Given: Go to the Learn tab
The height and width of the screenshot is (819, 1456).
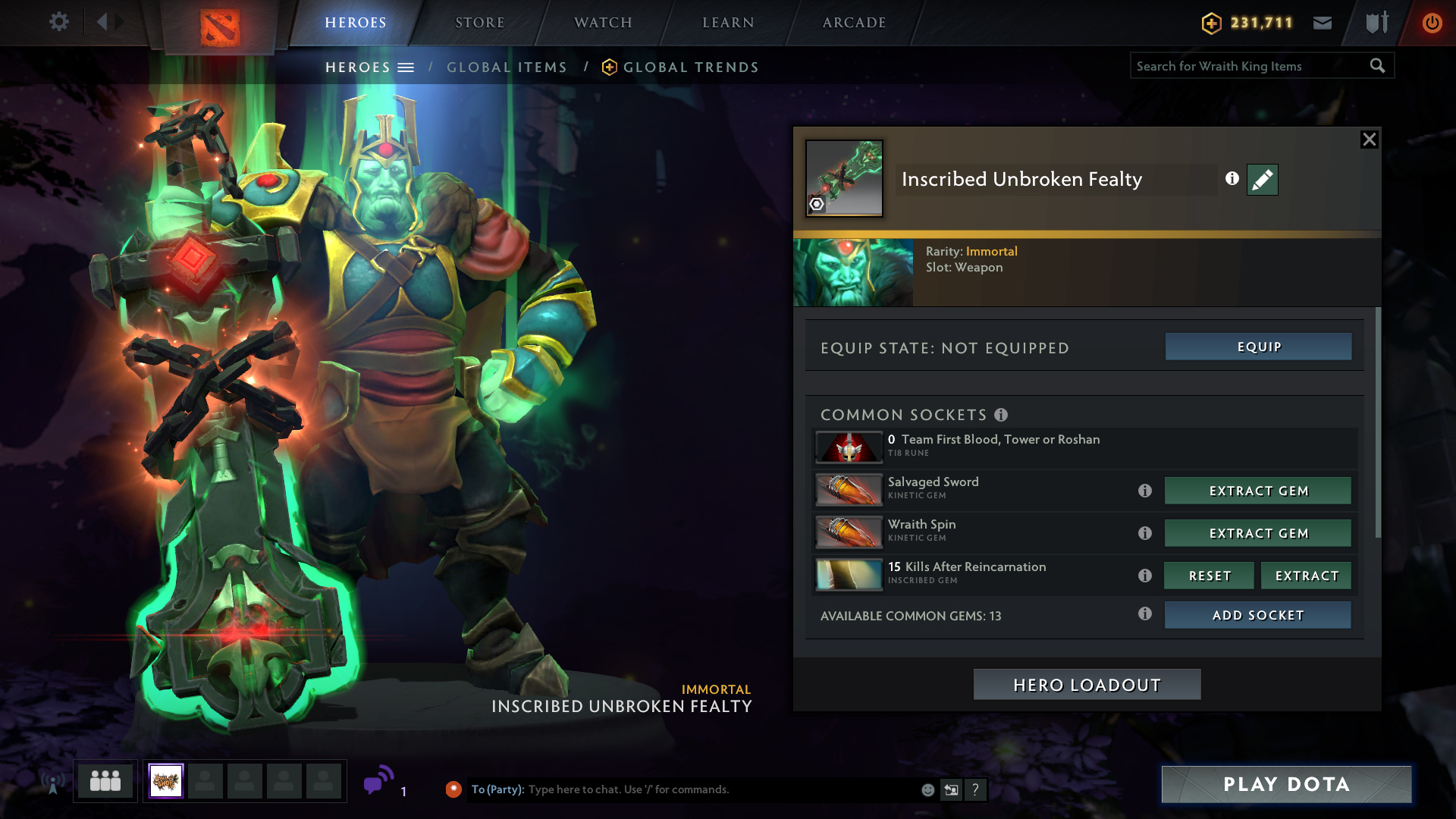Looking at the screenshot, I should tap(728, 23).
